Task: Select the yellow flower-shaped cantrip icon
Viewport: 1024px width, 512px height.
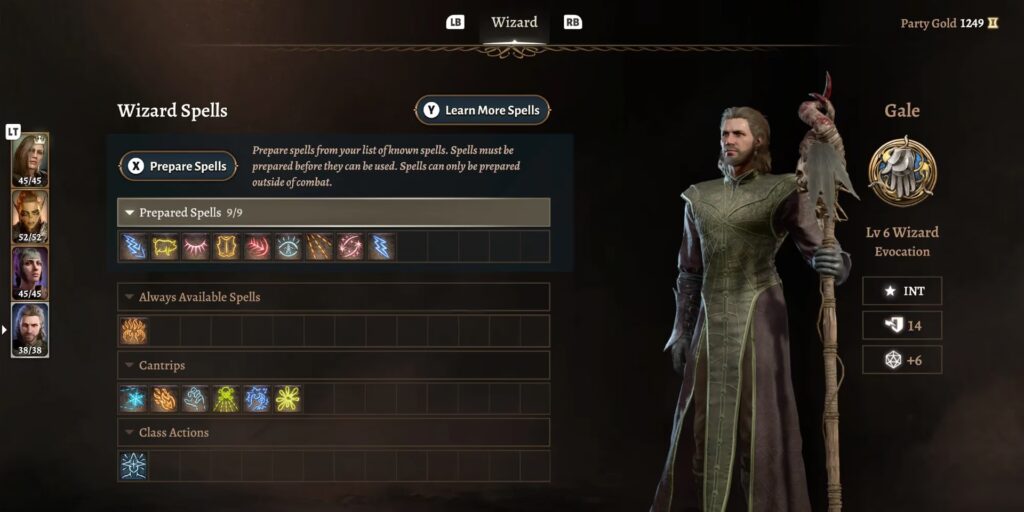Action: 288,399
